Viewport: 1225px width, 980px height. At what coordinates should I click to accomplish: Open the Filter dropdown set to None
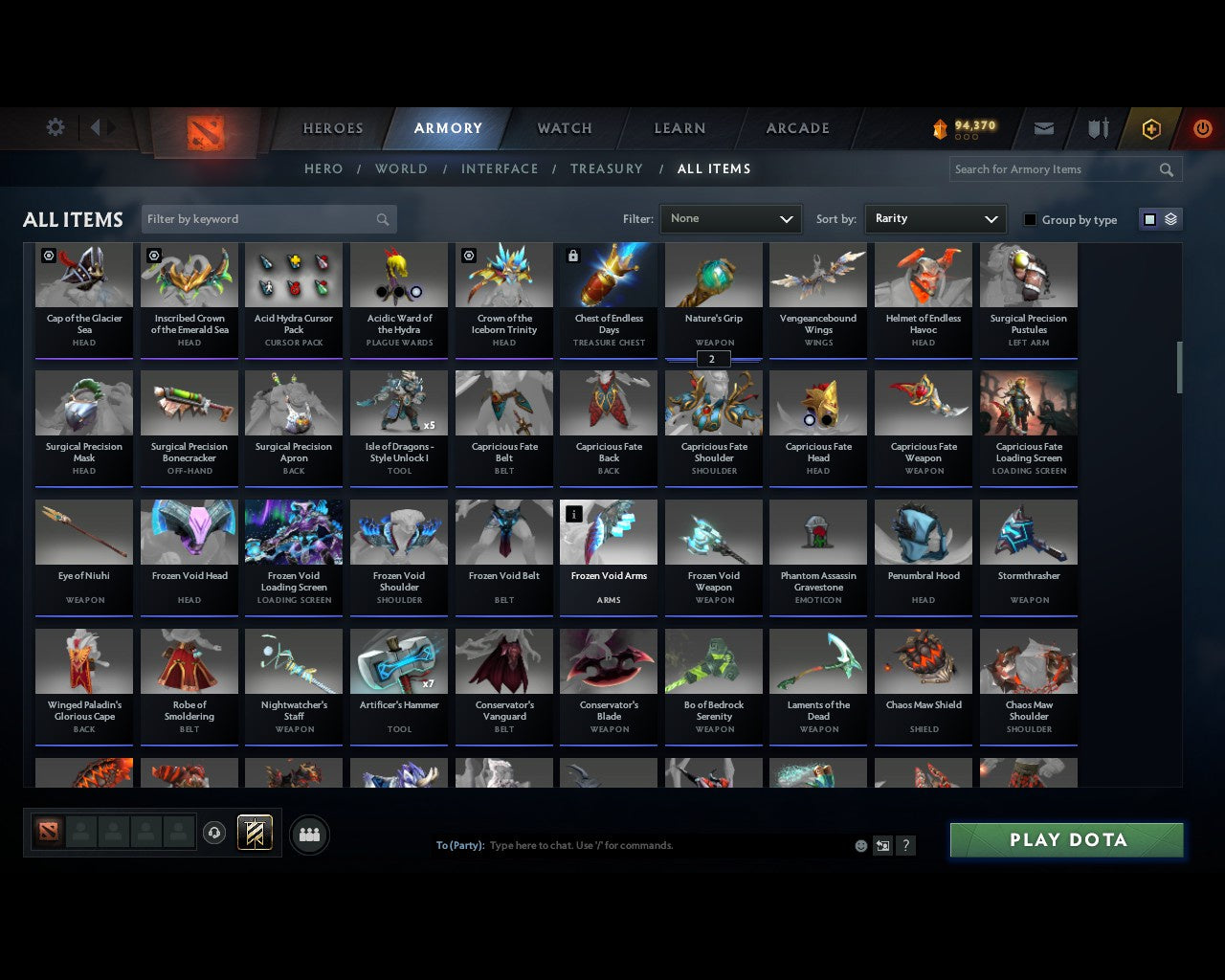(730, 218)
